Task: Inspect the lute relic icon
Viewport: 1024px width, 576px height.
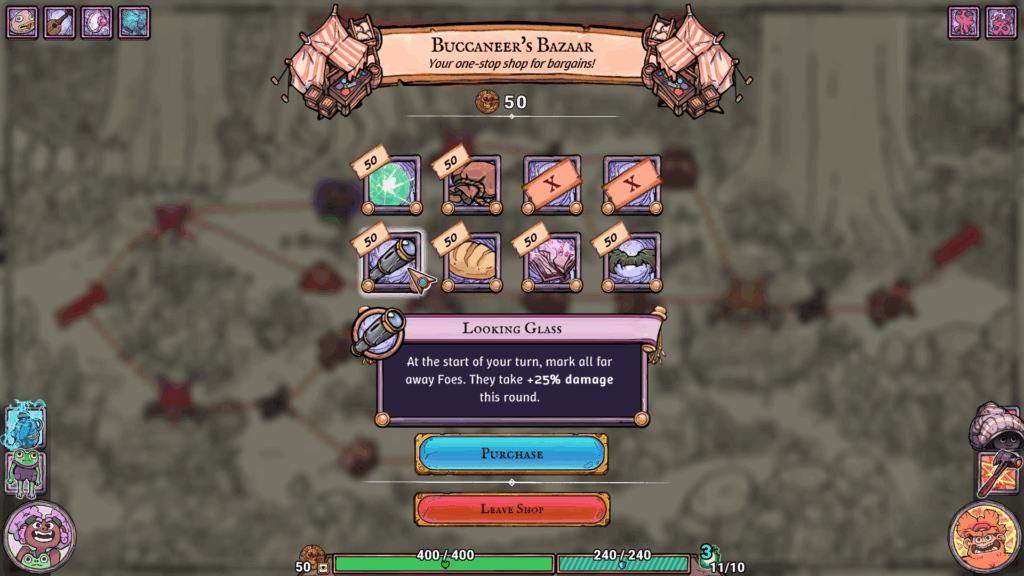Action: click(59, 22)
